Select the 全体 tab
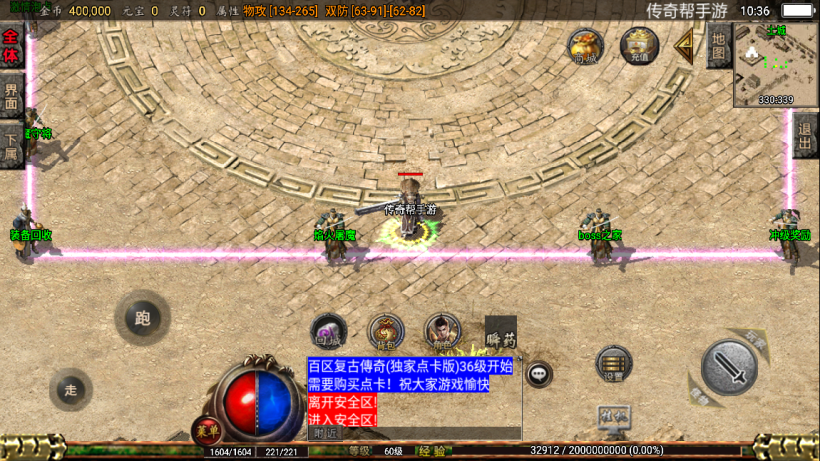The image size is (820, 461). click(x=11, y=47)
